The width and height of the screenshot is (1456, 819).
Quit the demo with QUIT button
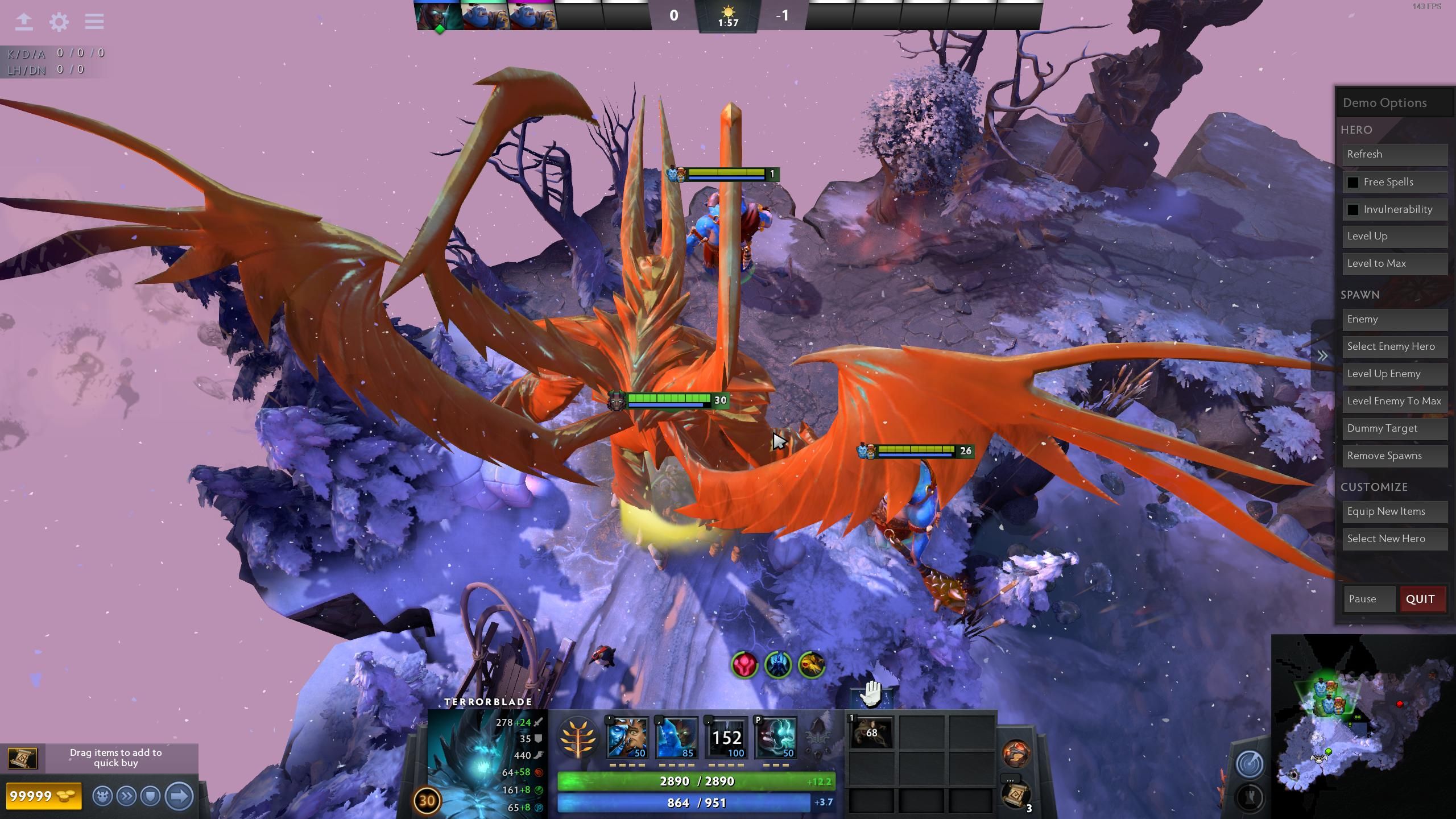click(1421, 599)
